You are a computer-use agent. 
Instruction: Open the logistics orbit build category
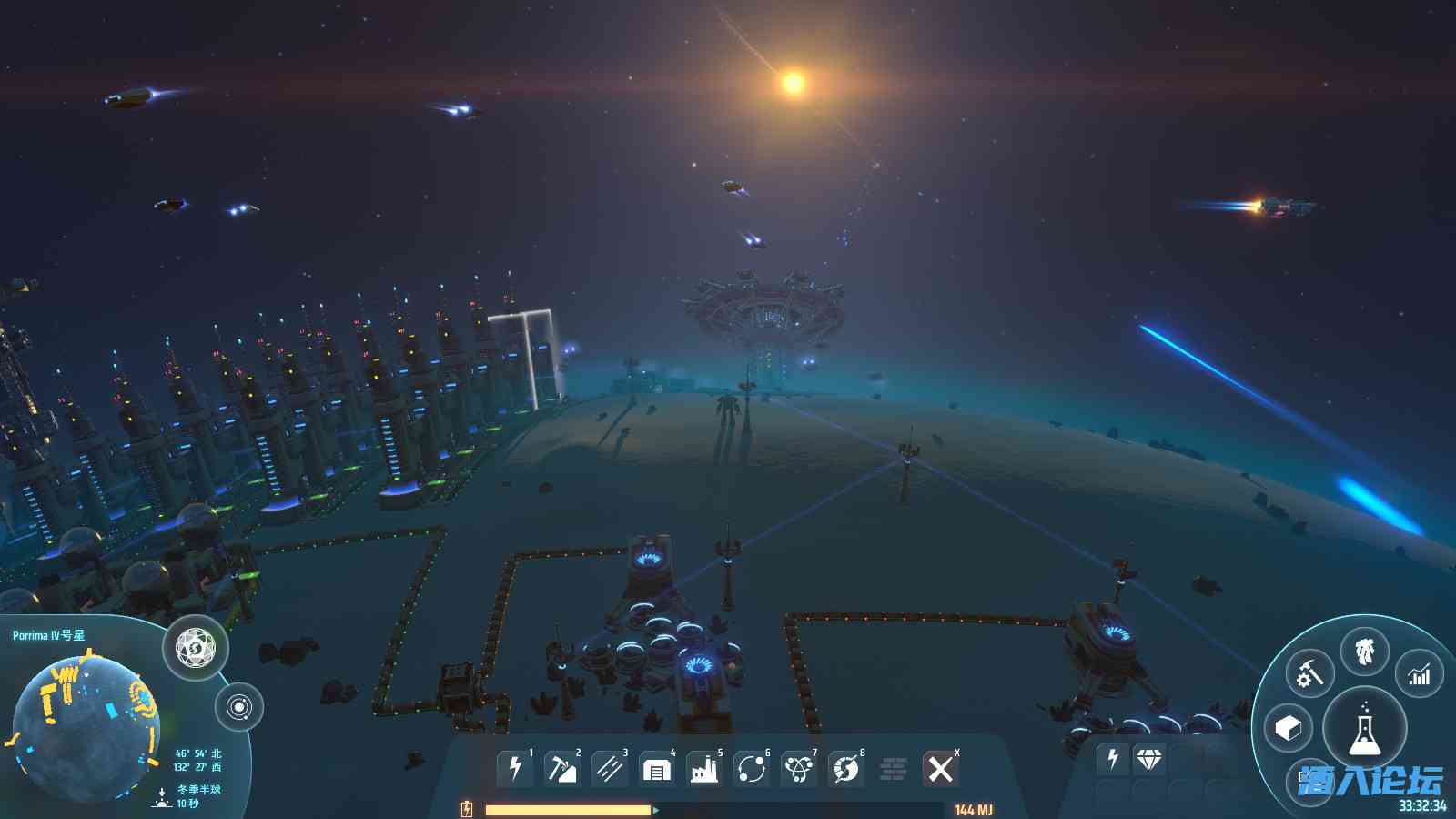click(x=752, y=769)
